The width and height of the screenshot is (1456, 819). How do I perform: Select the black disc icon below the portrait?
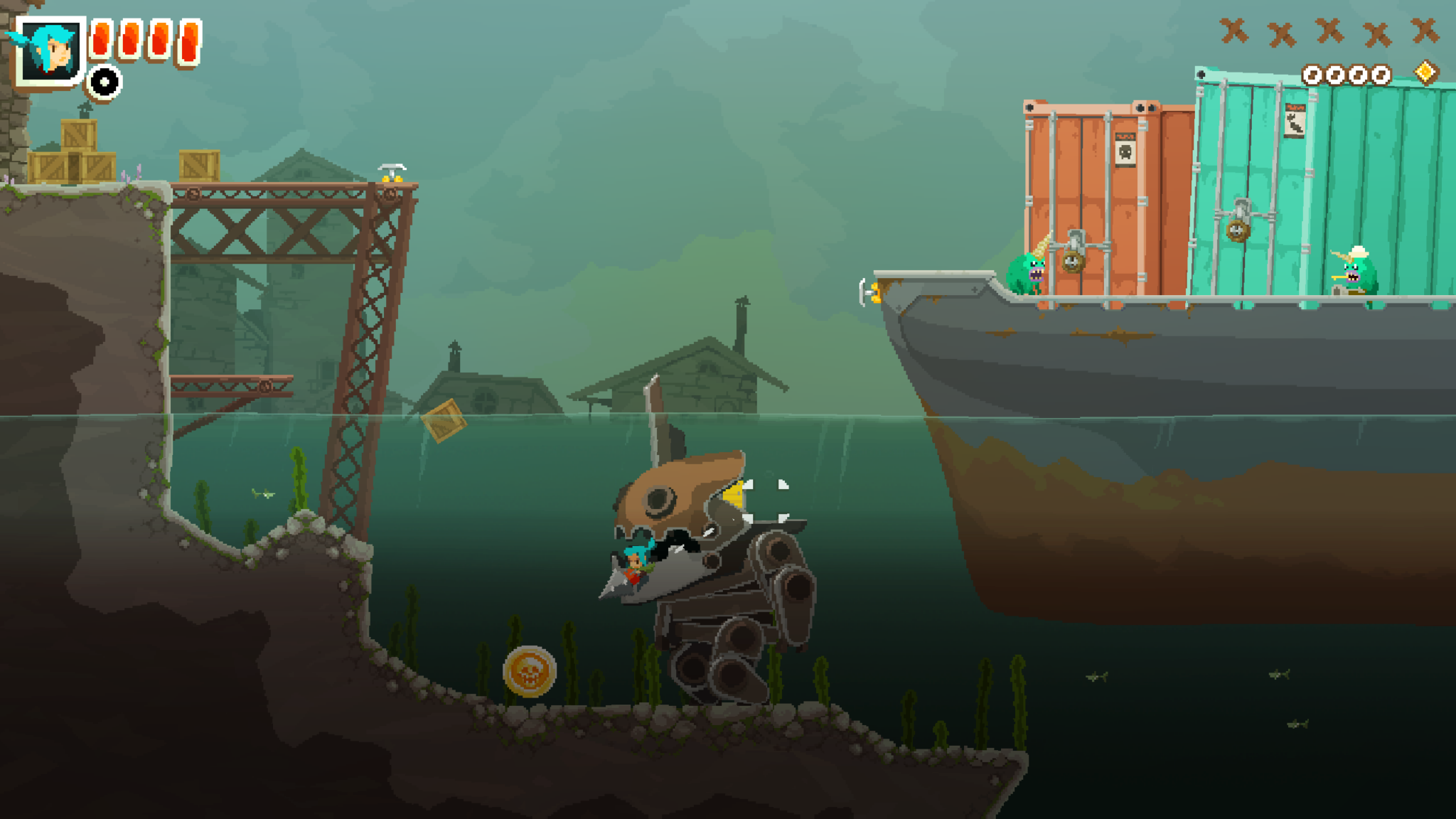pyautogui.click(x=105, y=82)
